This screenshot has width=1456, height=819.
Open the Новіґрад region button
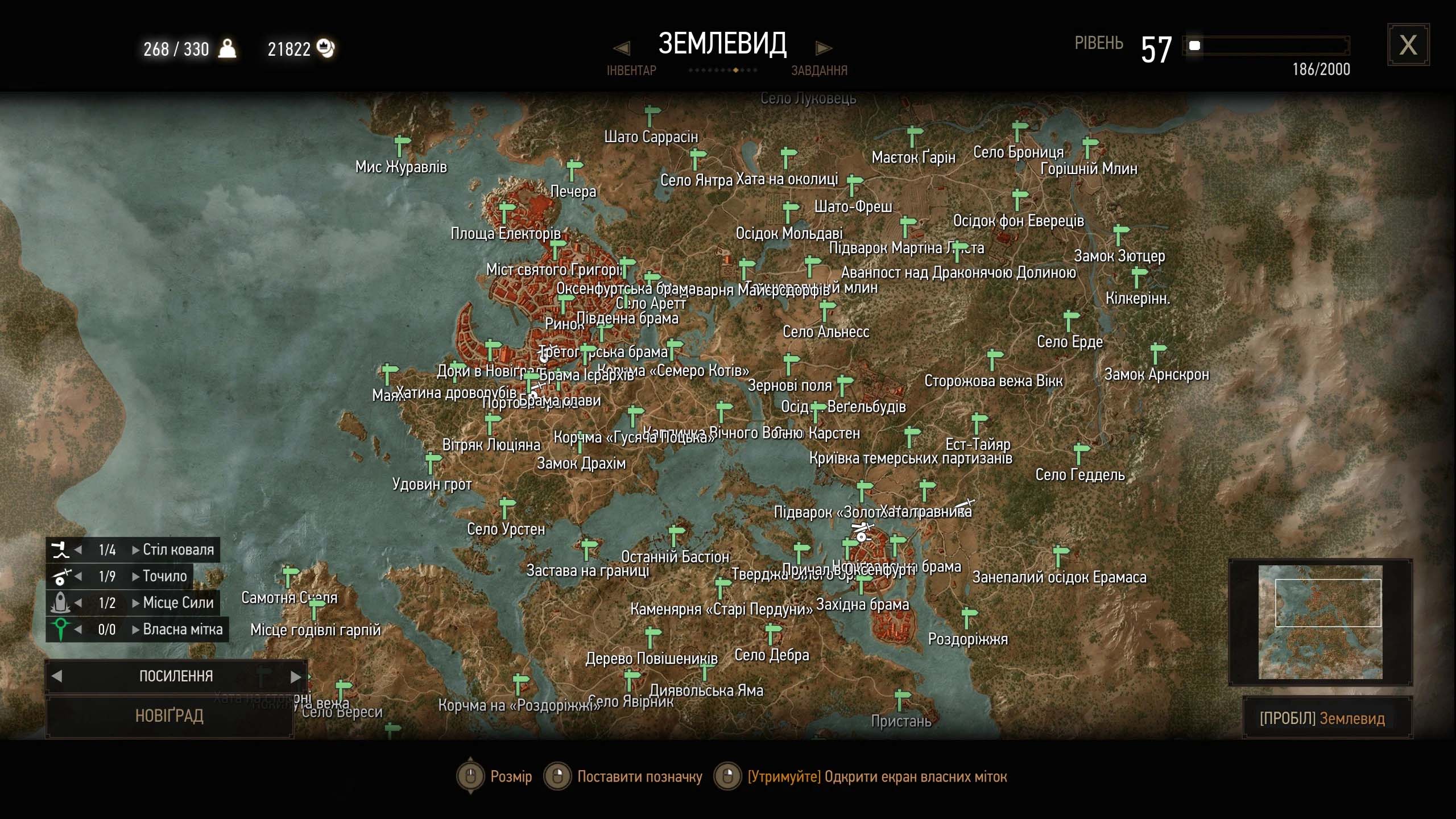(169, 715)
